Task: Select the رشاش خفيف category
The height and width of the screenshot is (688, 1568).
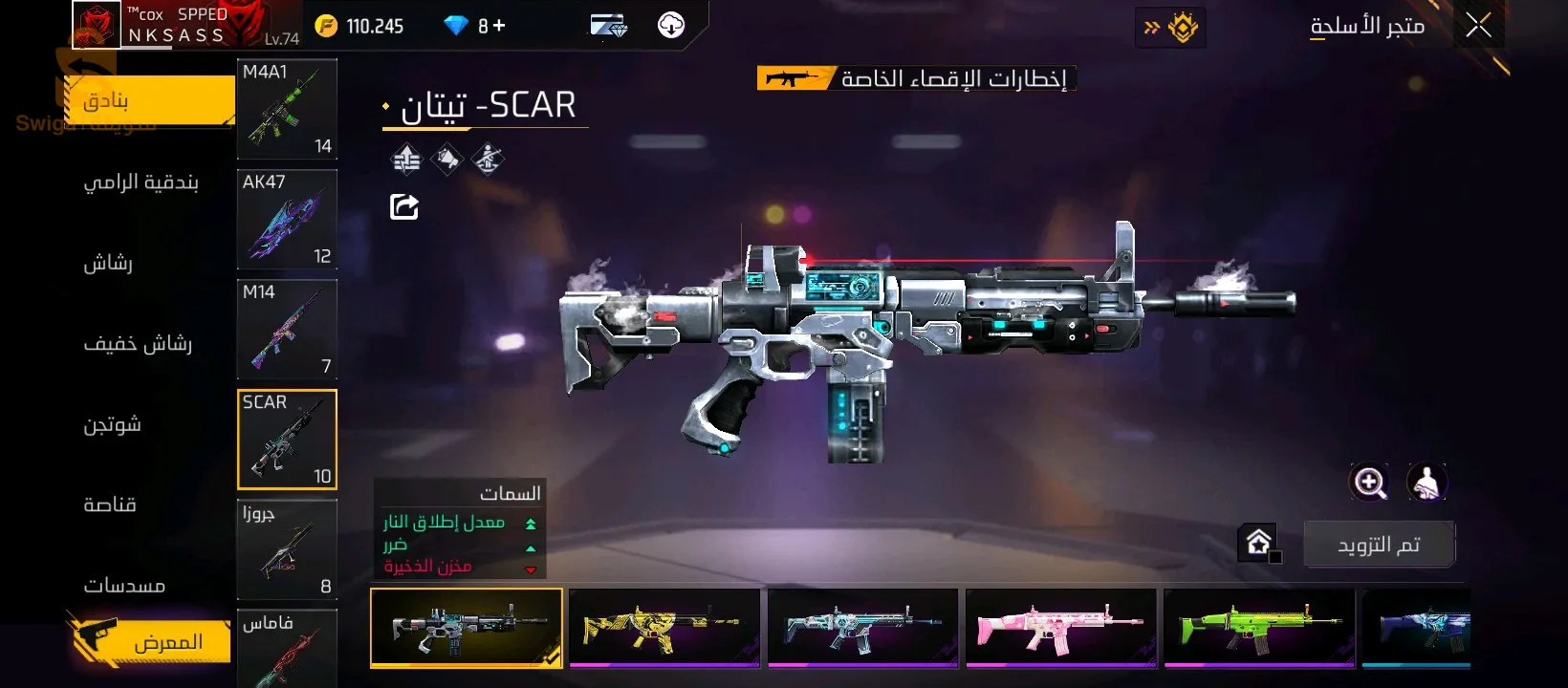Action: 138,343
